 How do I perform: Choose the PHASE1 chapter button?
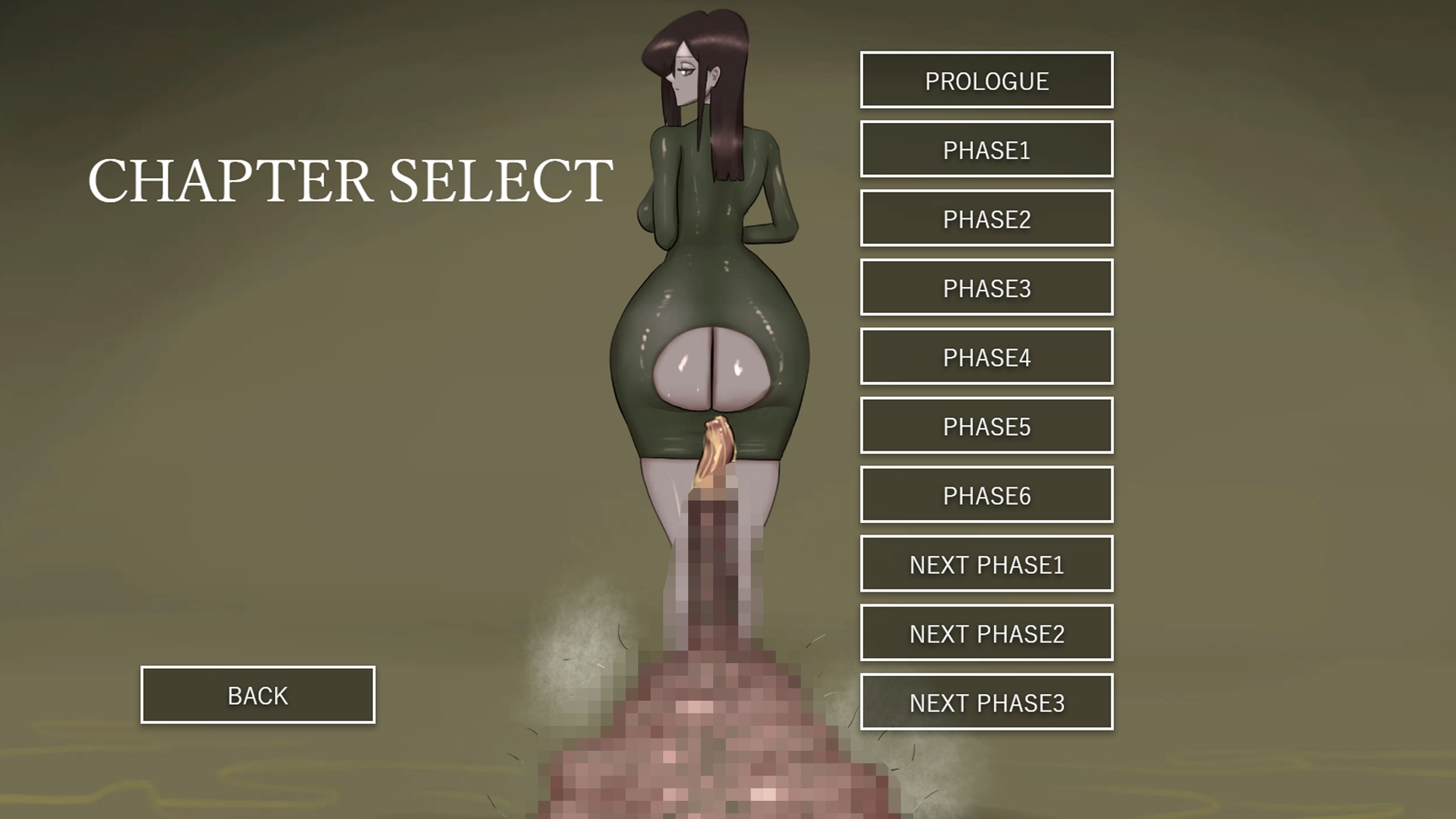tap(986, 150)
